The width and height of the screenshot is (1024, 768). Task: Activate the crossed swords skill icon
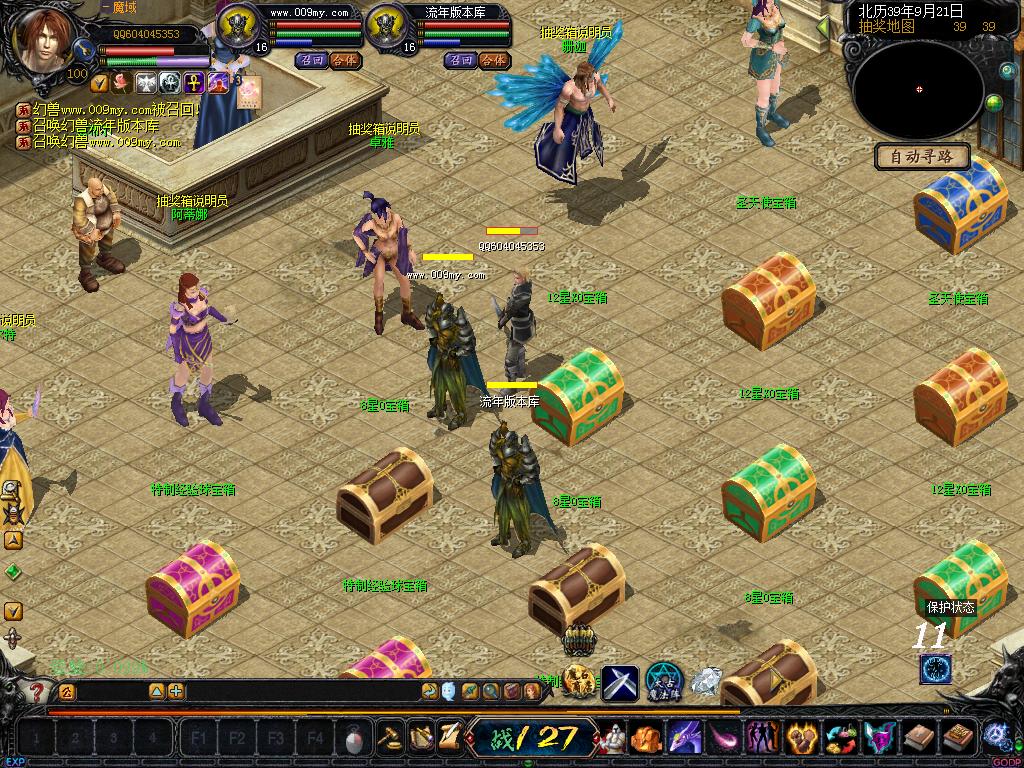pos(619,682)
